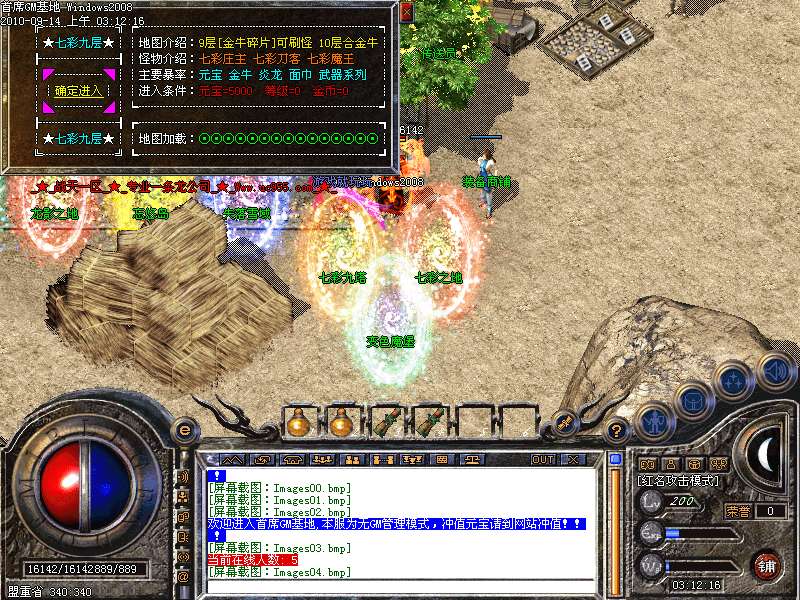Viewport: 800px width, 600px height.
Task: Click the round 'e' button left of the belt
Action: pos(184,430)
